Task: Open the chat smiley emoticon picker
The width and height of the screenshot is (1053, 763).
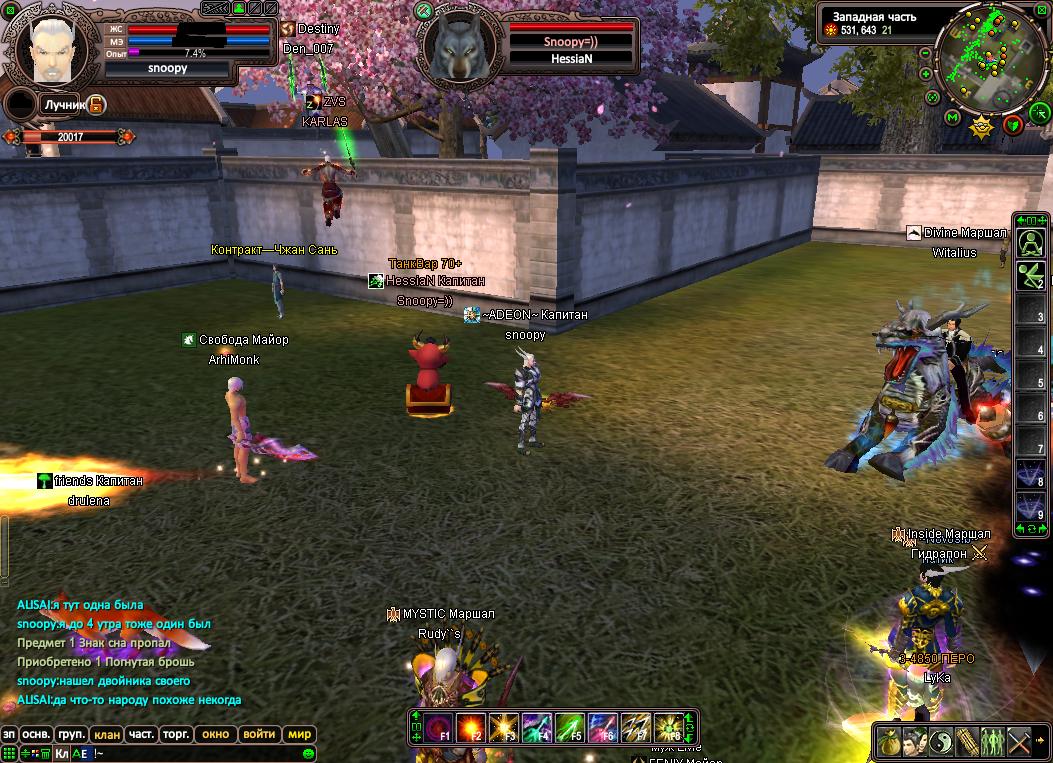Action: (x=309, y=753)
